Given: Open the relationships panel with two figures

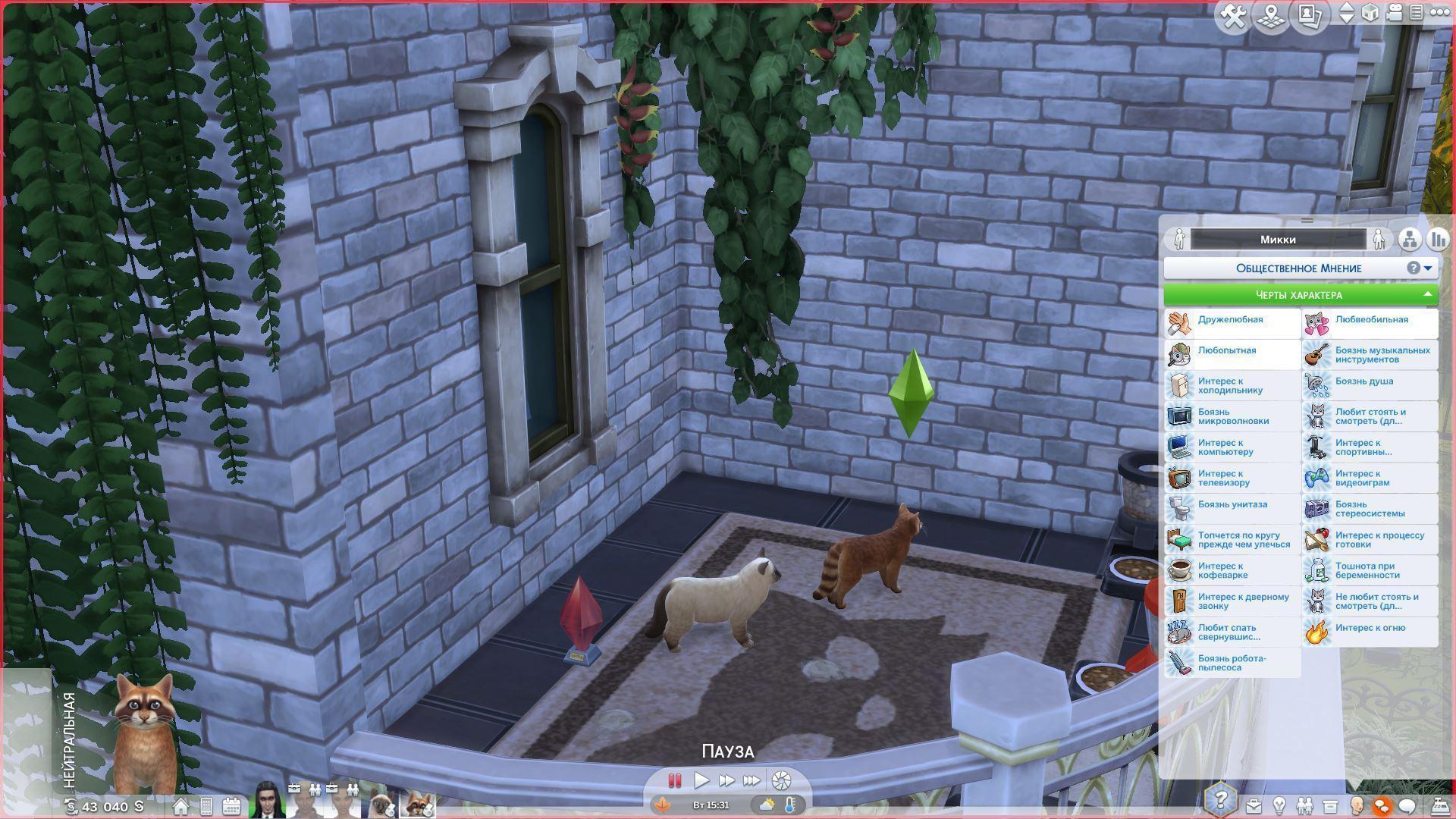Looking at the screenshot, I should (x=1304, y=805).
